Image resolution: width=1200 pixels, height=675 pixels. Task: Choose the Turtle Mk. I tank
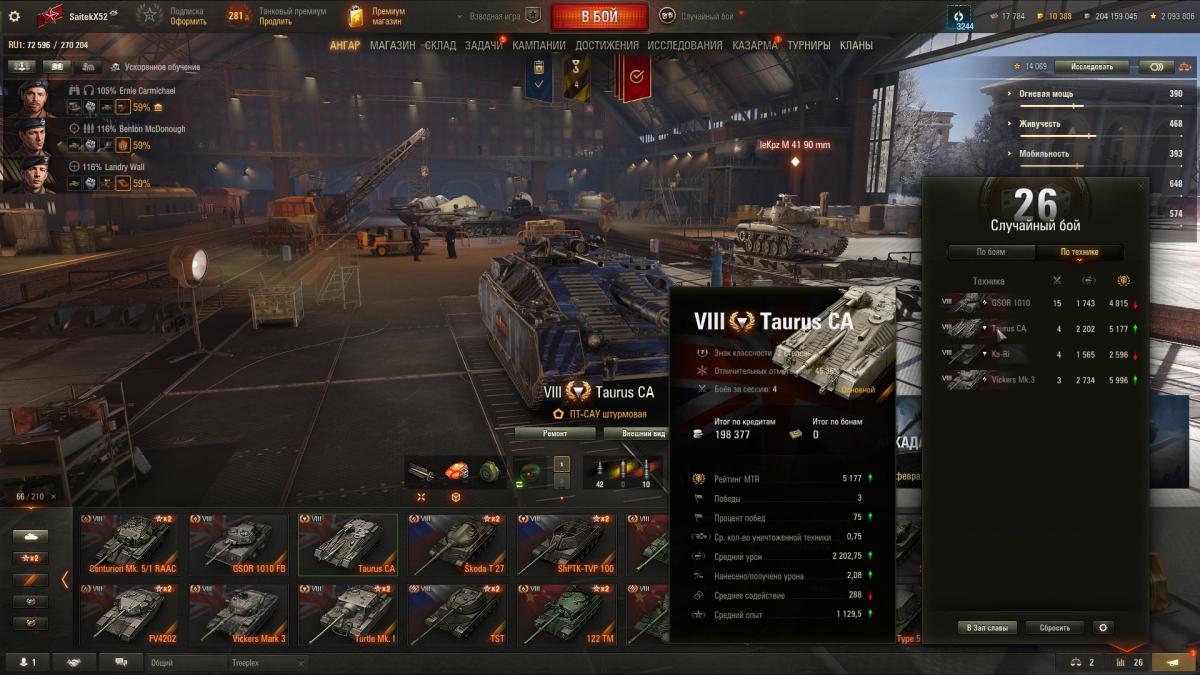point(347,615)
